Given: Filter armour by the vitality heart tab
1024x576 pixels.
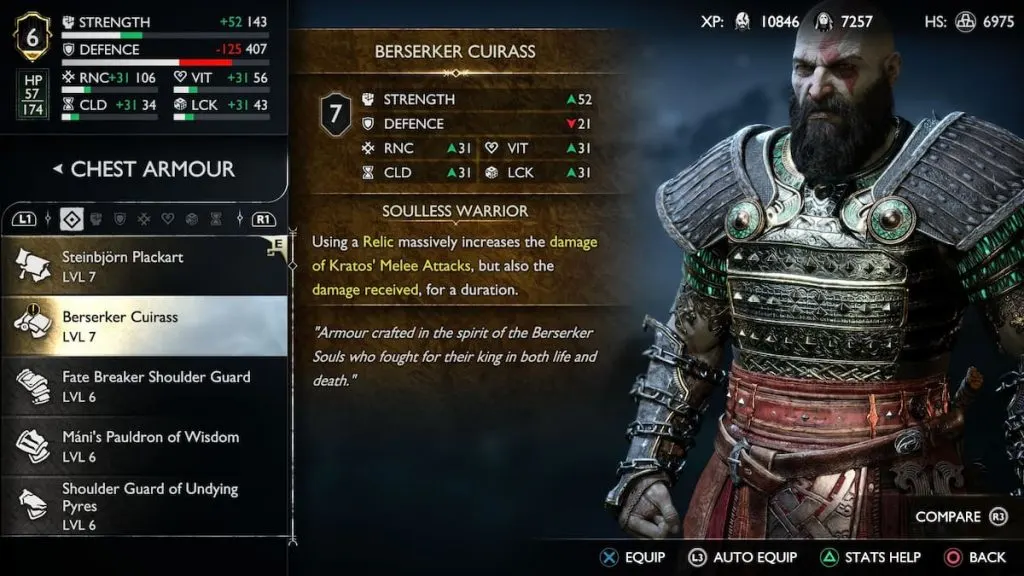Looking at the screenshot, I should [x=167, y=218].
